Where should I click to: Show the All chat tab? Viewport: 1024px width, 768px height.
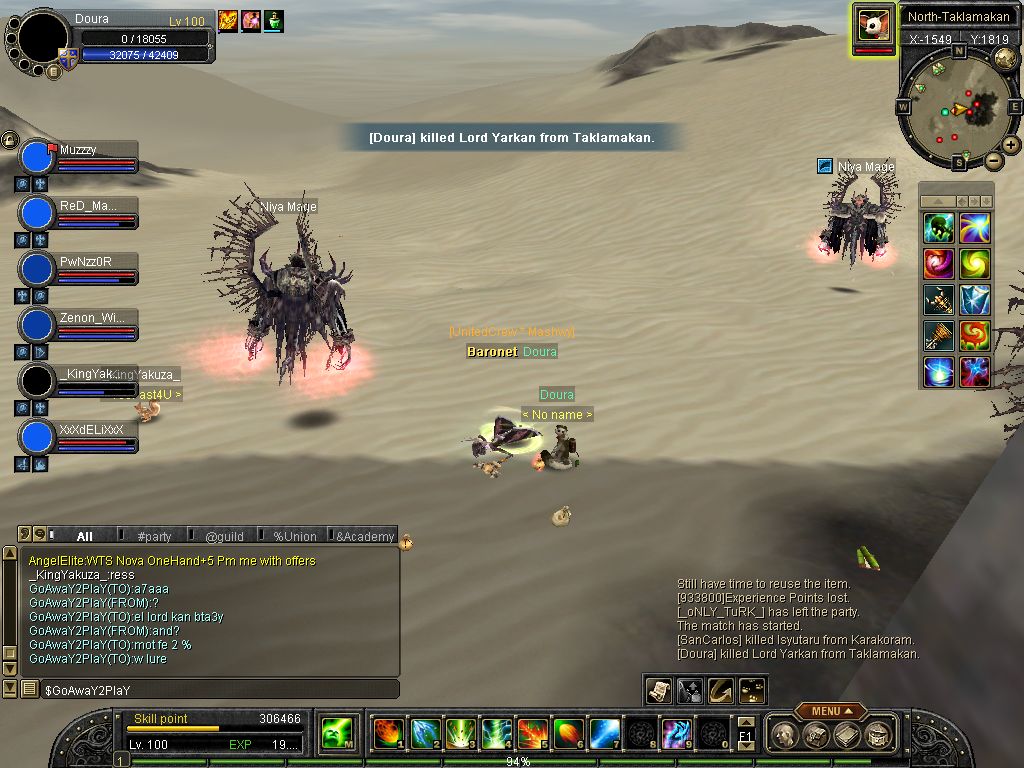[x=85, y=536]
